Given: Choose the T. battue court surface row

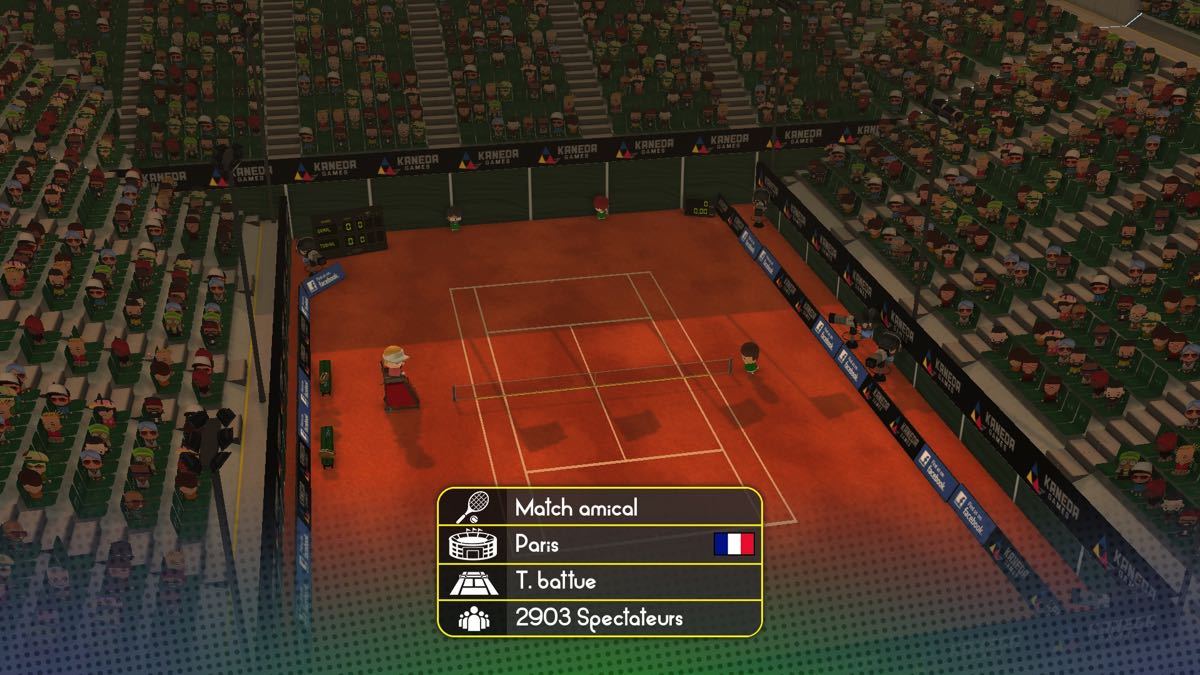Looking at the screenshot, I should pos(598,581).
